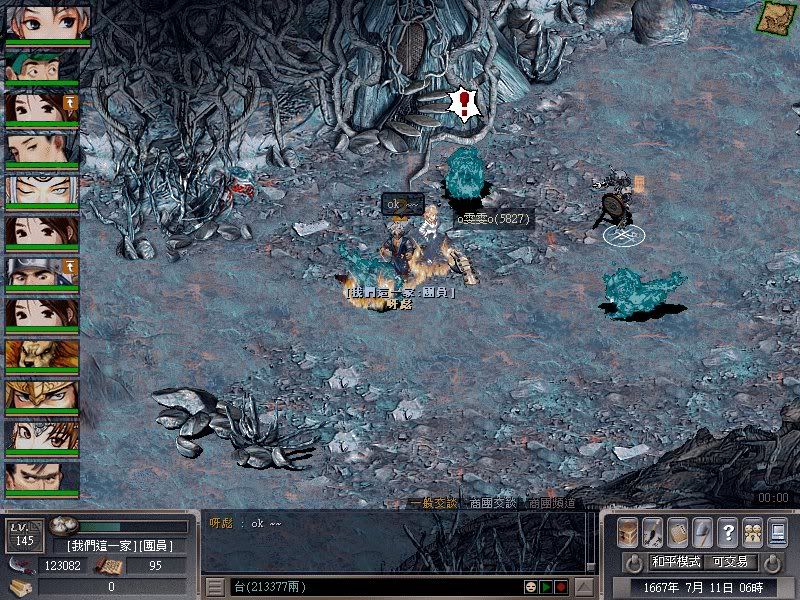Open the abacus icon in the menu bar
Screen dimensions: 800x600
point(677,532)
